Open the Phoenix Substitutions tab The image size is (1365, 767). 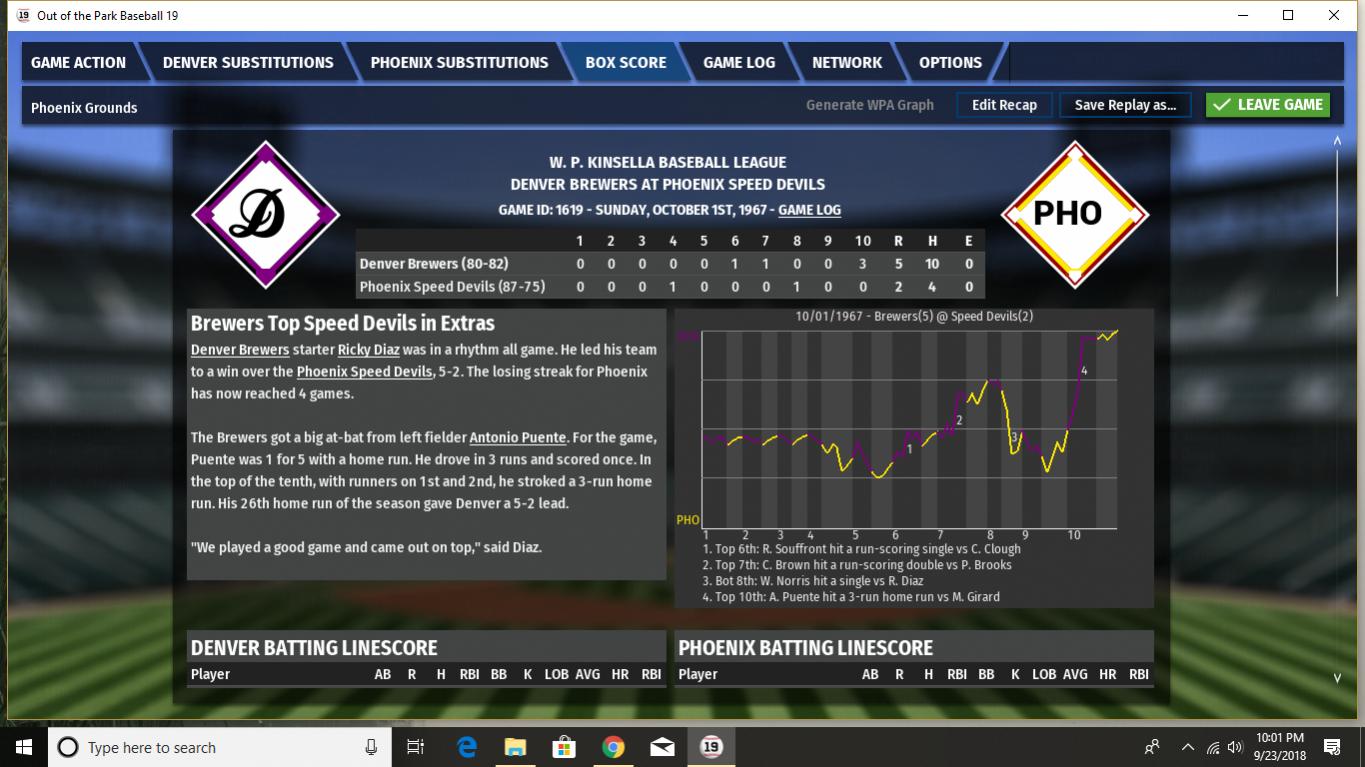(x=459, y=62)
